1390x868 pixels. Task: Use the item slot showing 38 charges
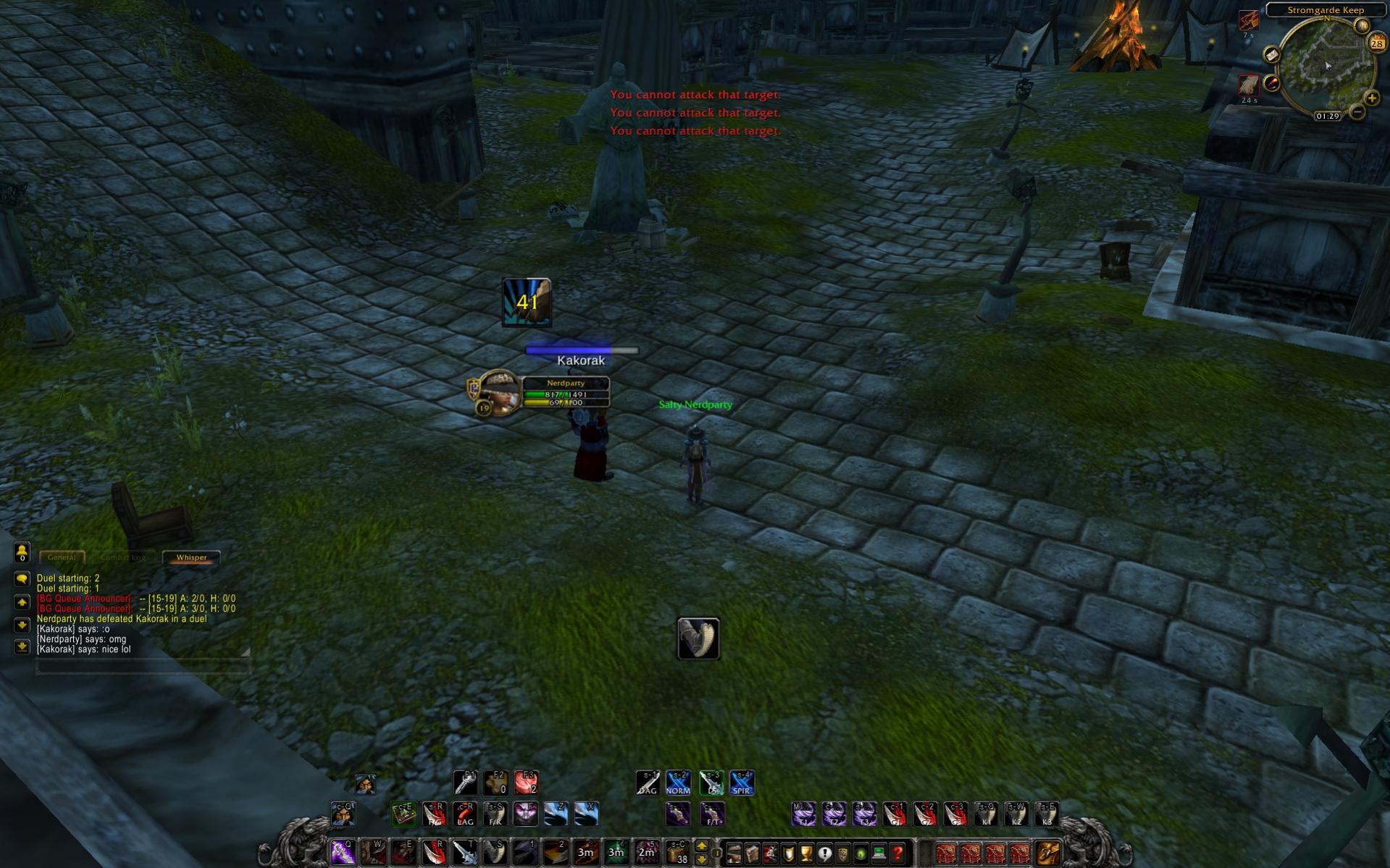coord(677,853)
